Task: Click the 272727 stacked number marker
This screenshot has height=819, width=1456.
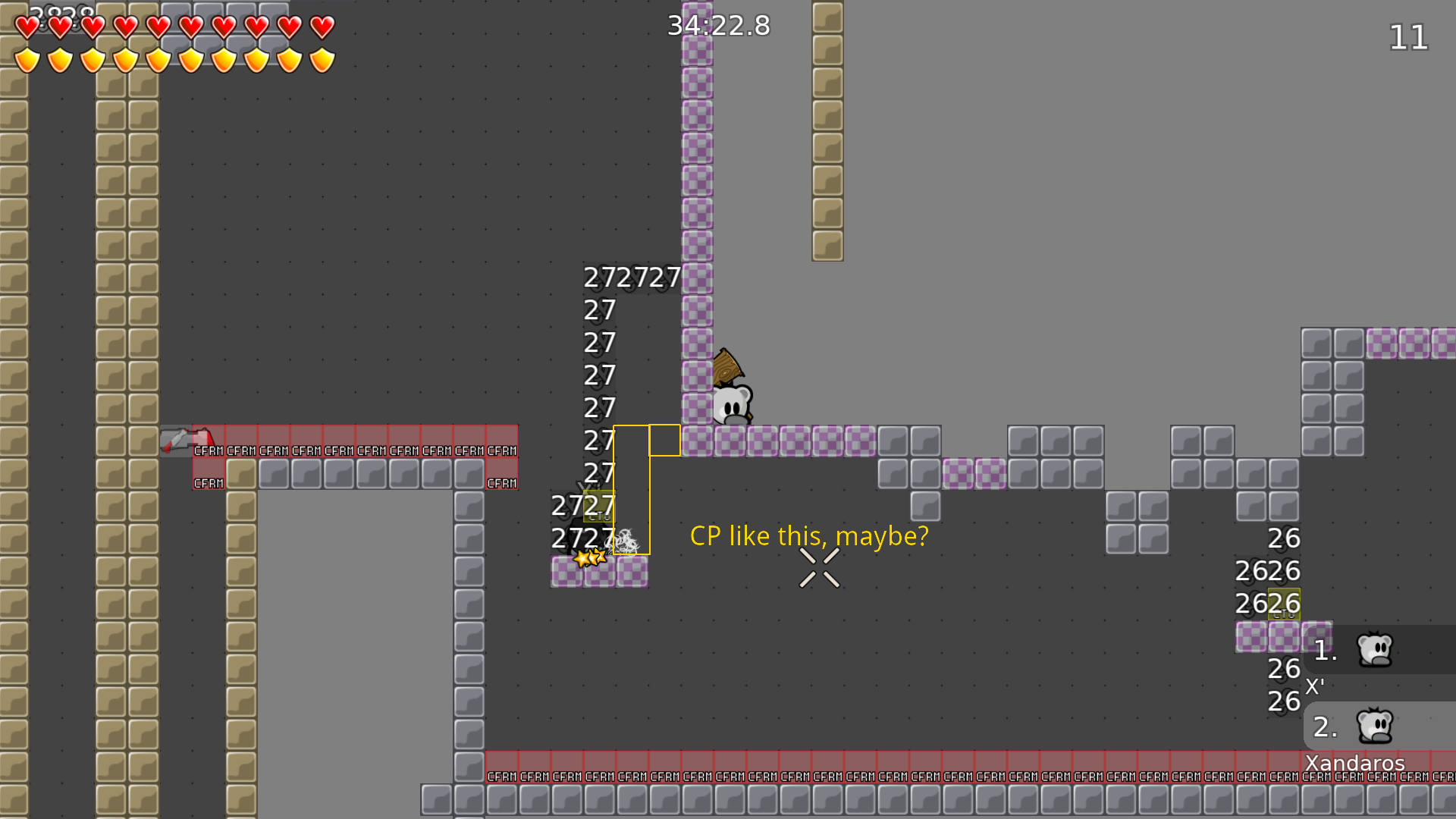Action: pyautogui.click(x=633, y=278)
